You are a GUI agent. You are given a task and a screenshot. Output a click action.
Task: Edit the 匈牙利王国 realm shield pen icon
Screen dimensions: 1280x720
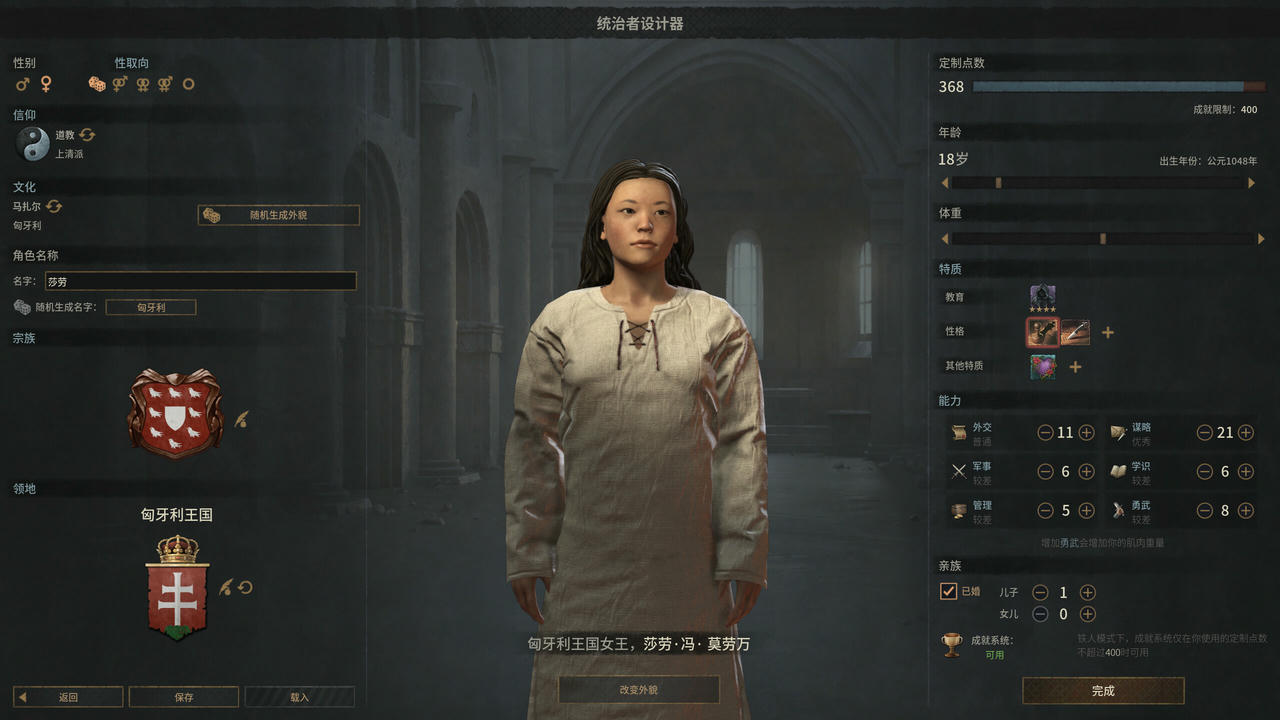(x=226, y=587)
